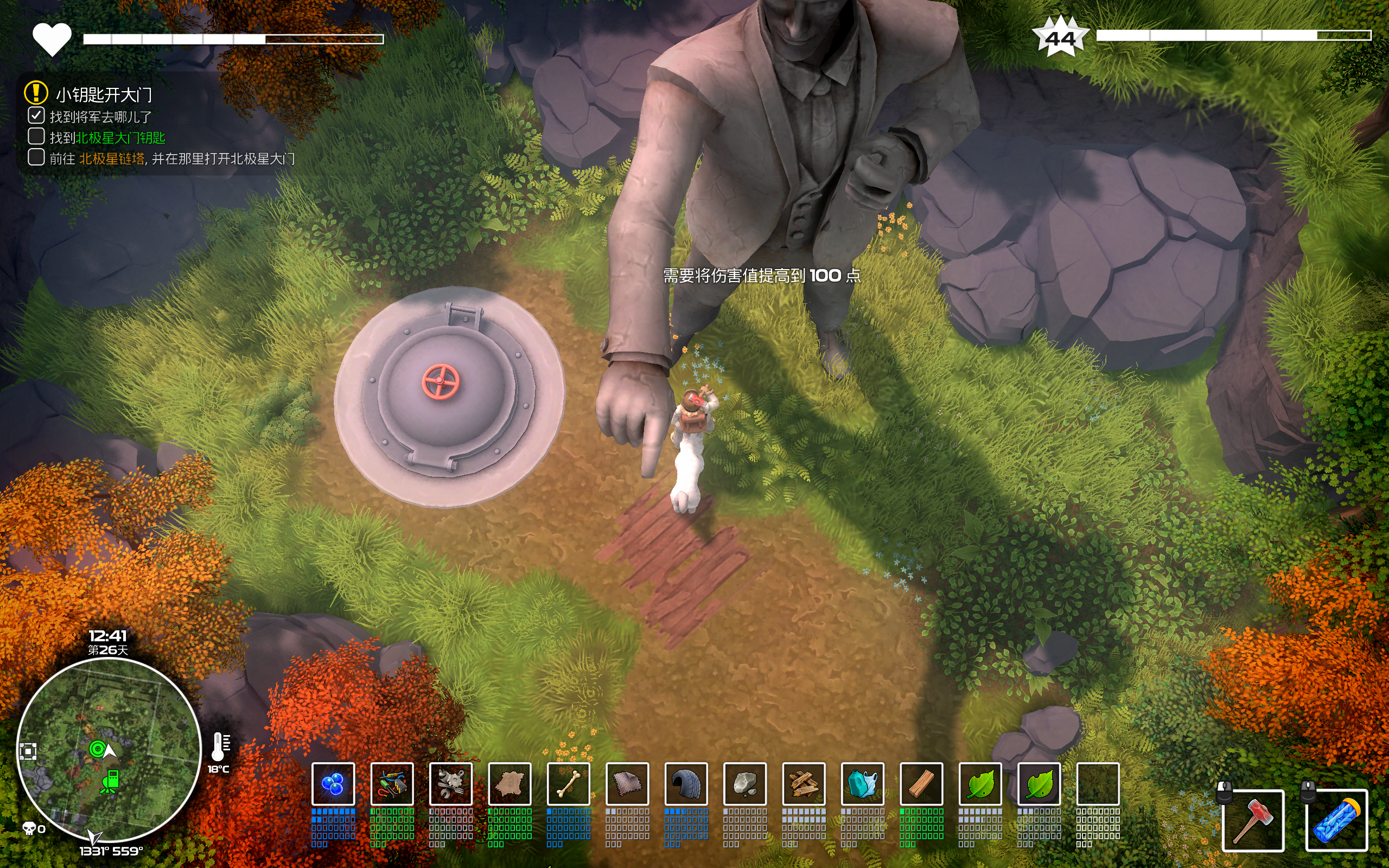Select the electronic parts hotbar slot
The image size is (1389, 868).
click(x=392, y=783)
